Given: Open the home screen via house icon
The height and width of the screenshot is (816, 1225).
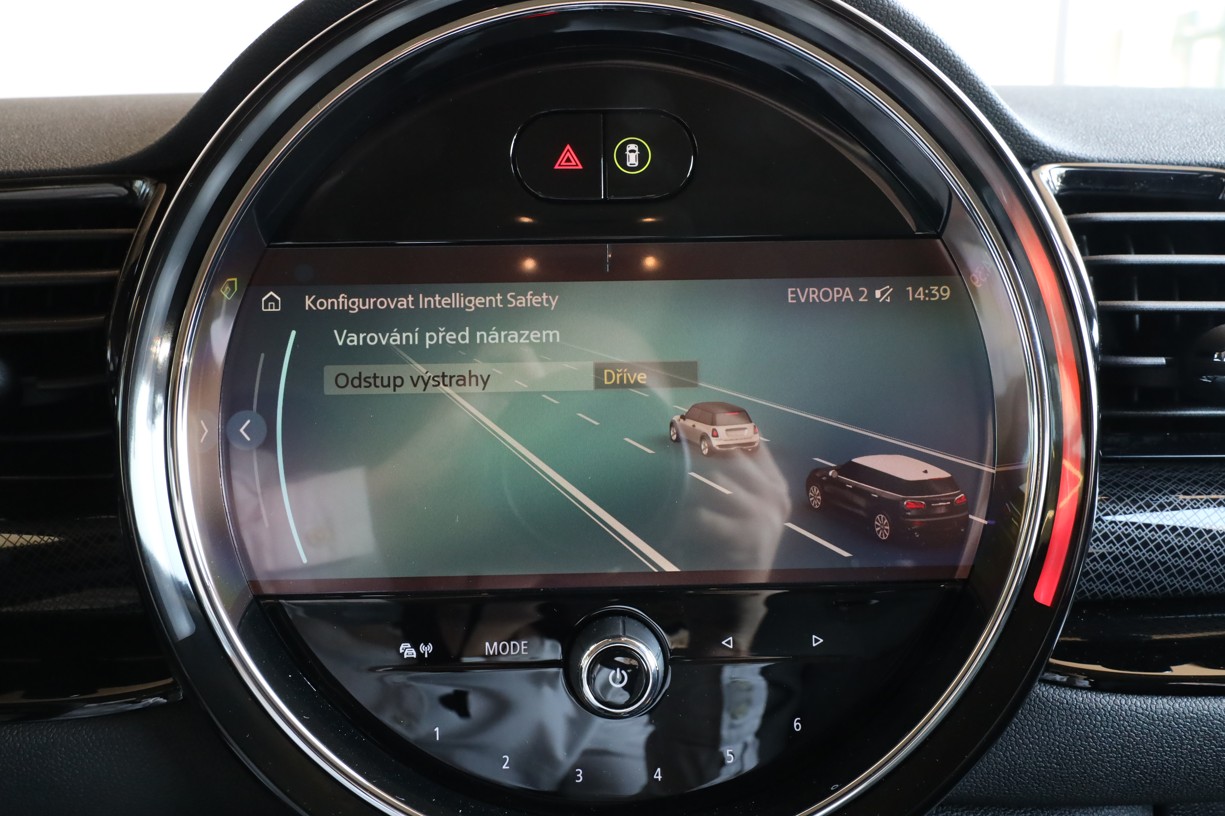Looking at the screenshot, I should click(x=271, y=301).
